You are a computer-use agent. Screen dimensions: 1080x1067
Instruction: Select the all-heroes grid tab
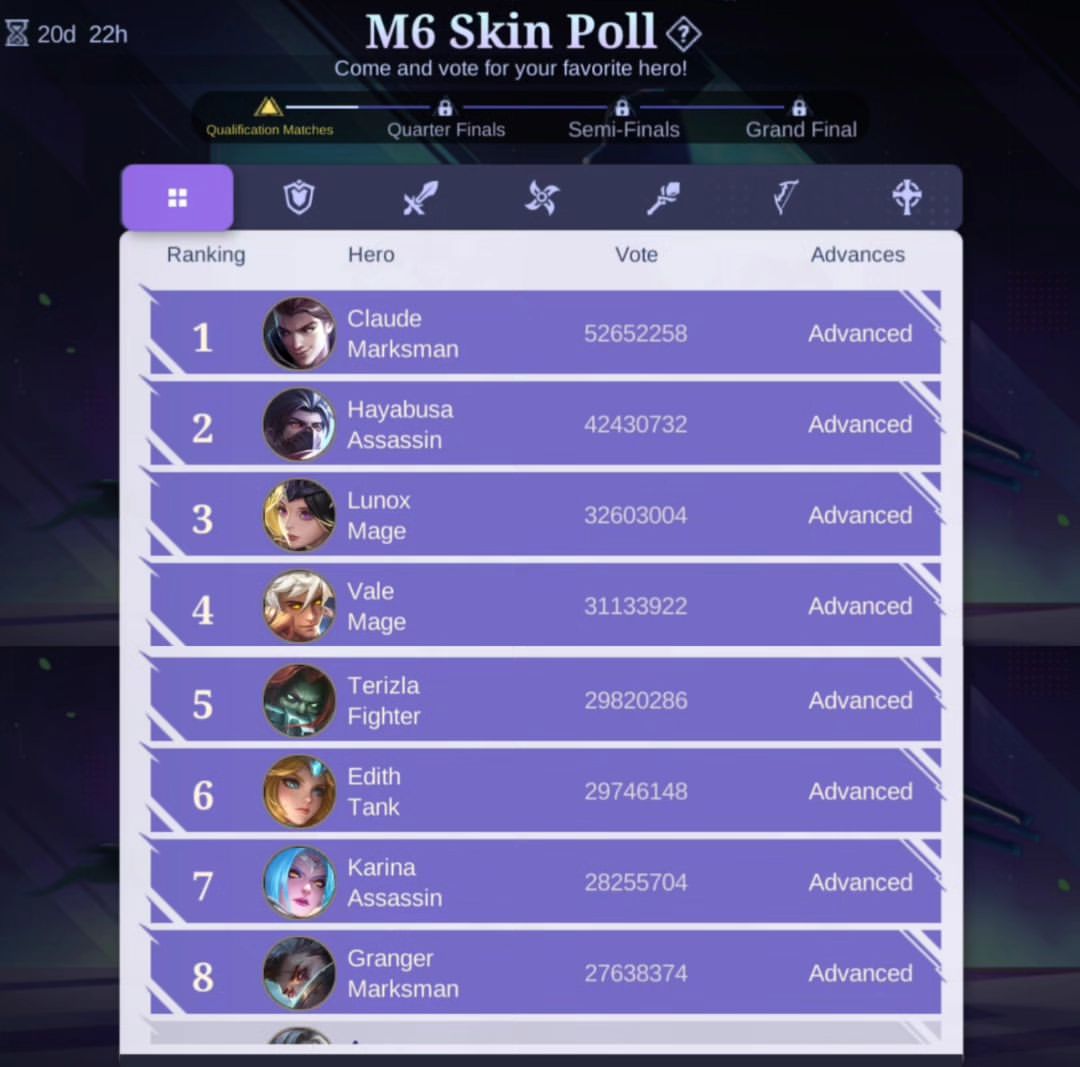point(178,198)
